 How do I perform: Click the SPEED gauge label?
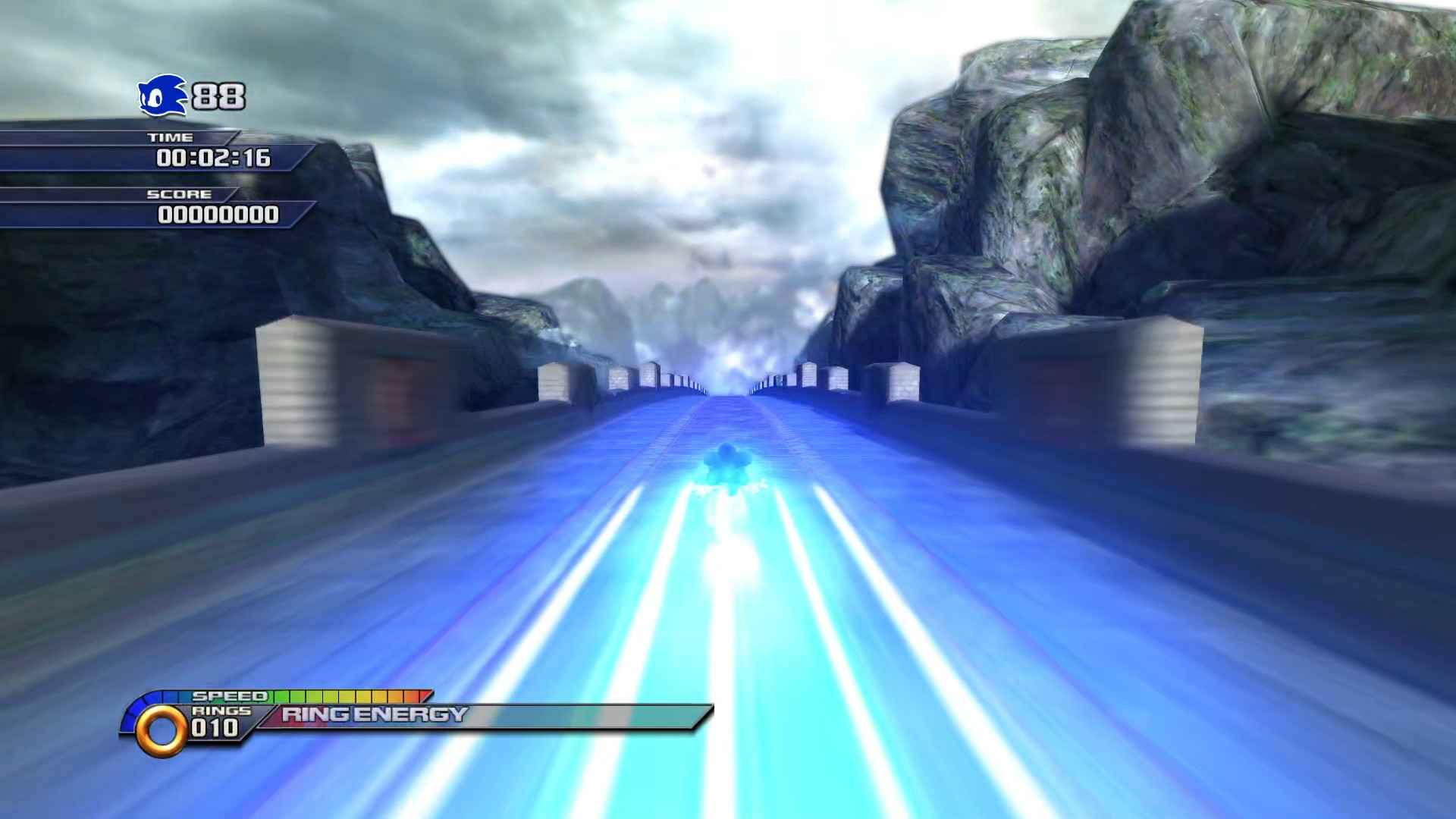(230, 695)
